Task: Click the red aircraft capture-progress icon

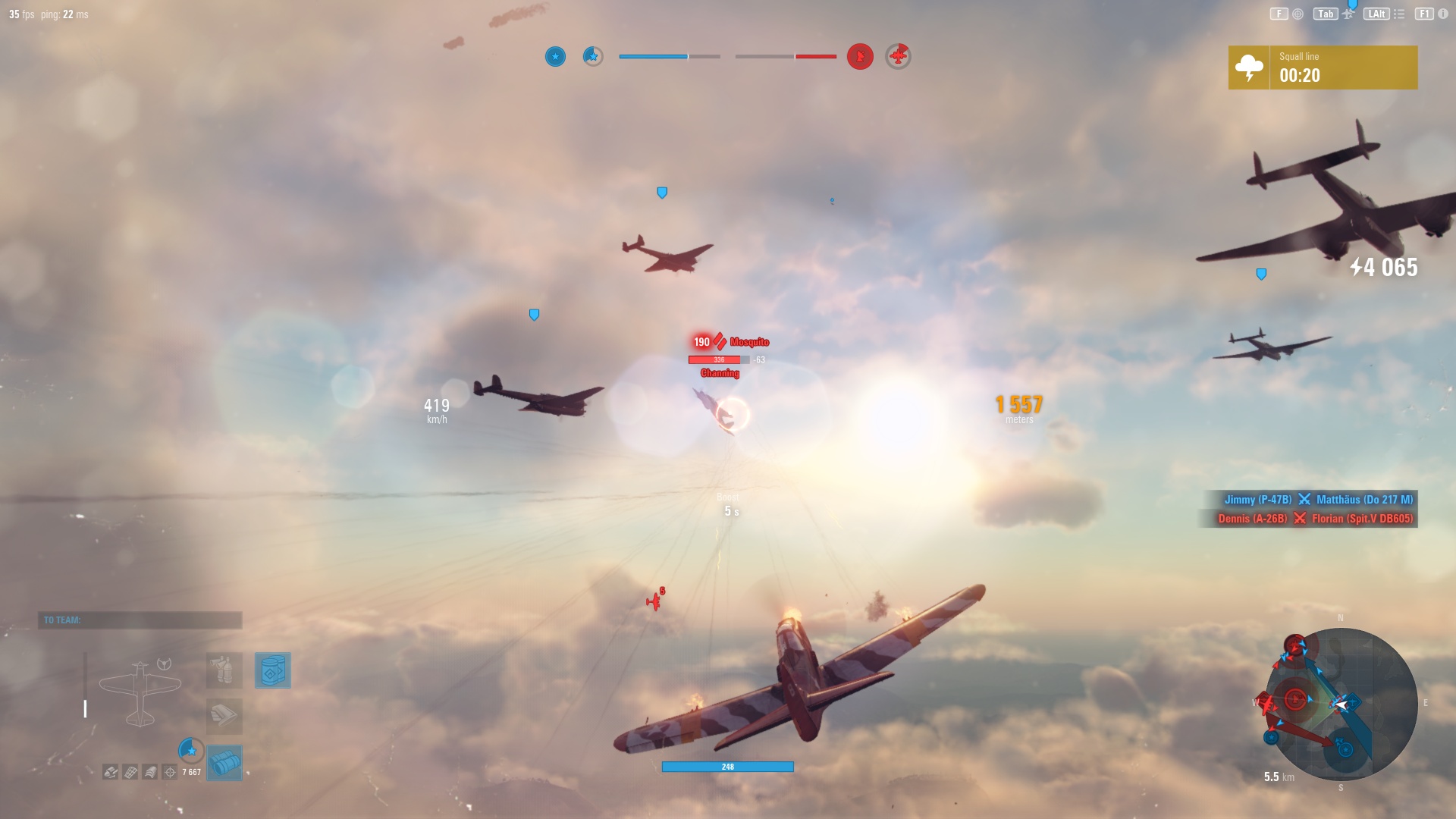Action: (x=899, y=55)
